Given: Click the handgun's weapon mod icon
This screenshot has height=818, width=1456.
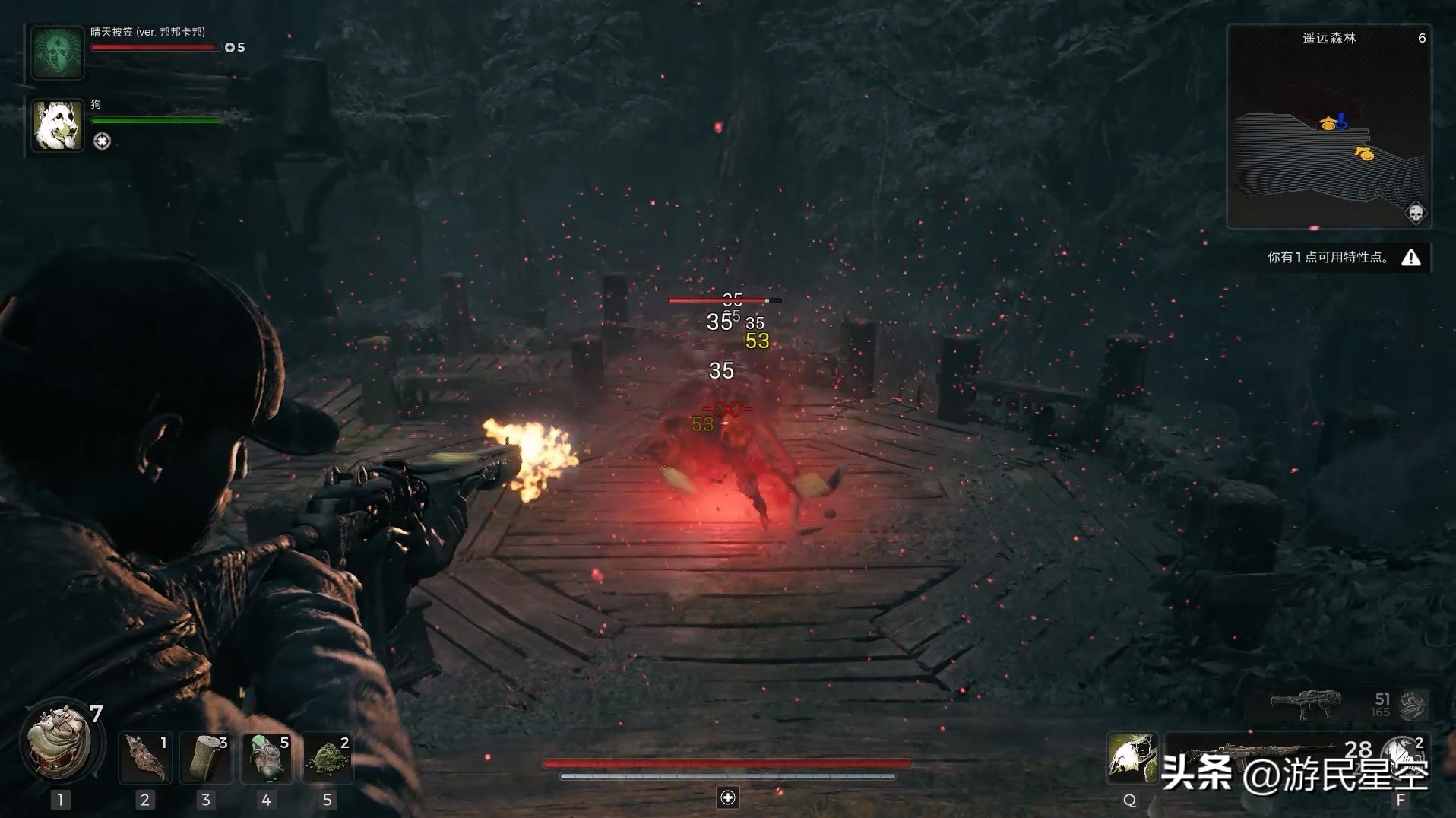Looking at the screenshot, I should (x=1413, y=705).
